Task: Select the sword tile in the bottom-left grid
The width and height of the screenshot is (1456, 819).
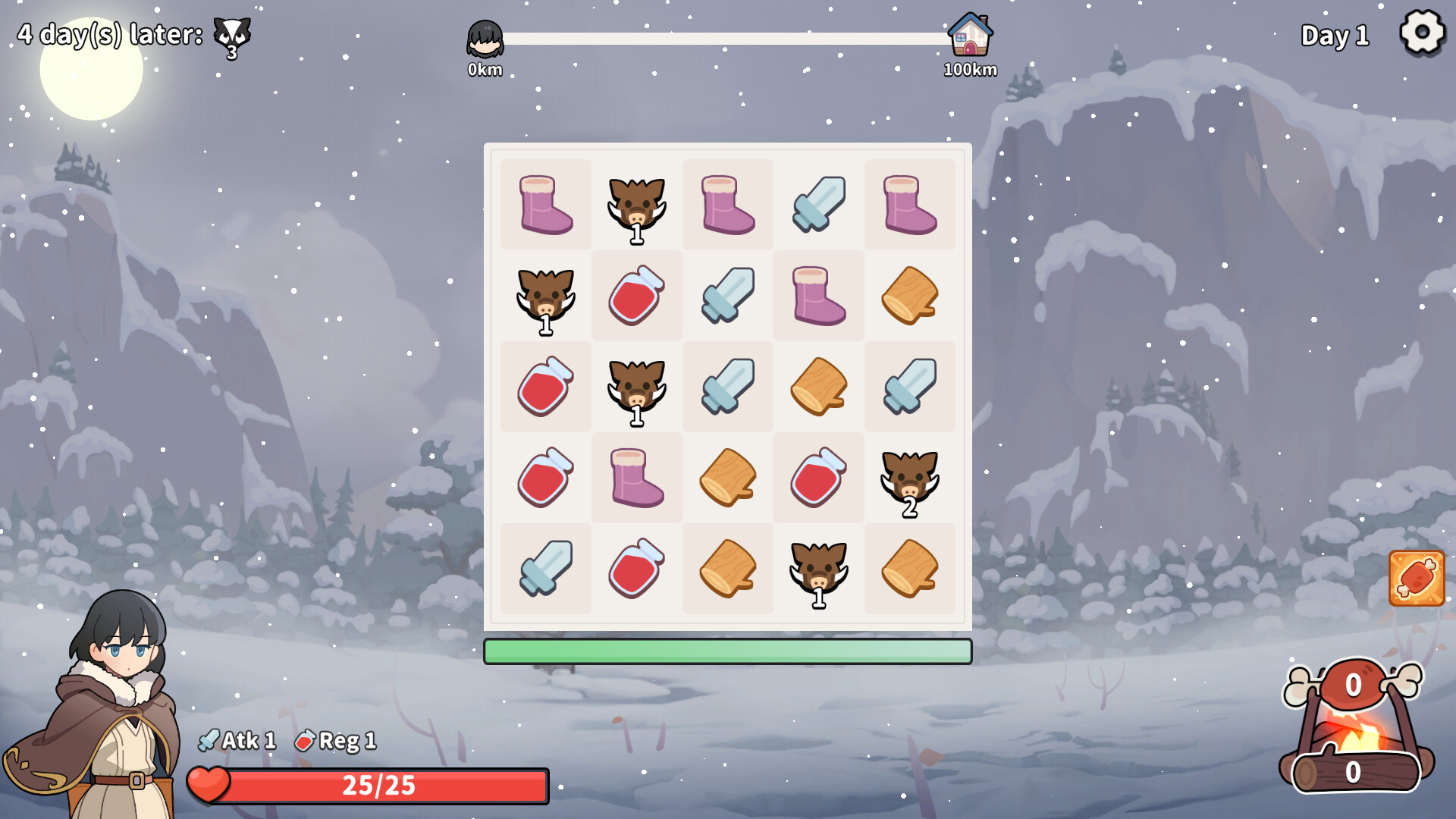Action: [x=544, y=569]
